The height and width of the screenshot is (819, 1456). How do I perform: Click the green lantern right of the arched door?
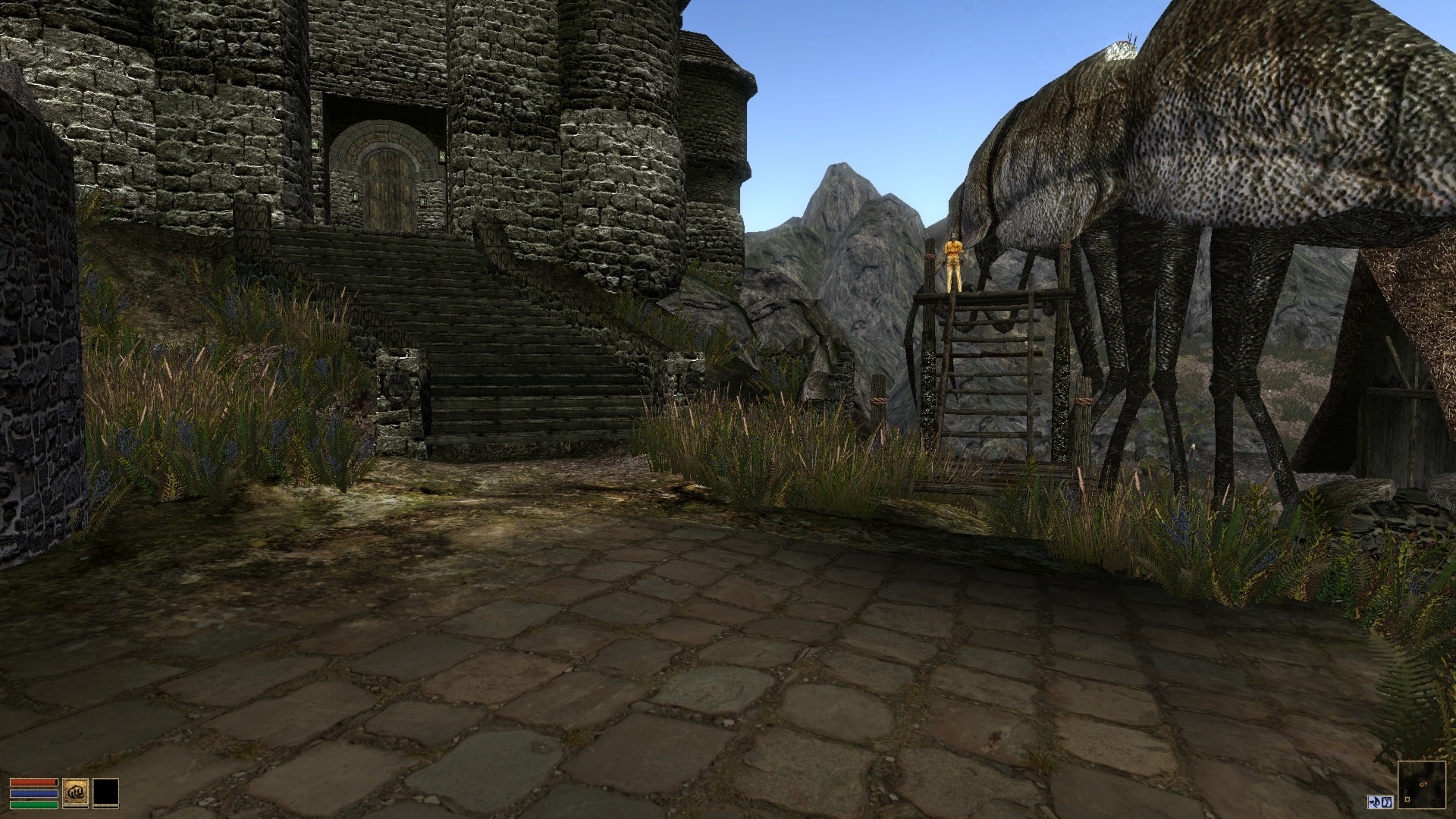click(x=423, y=200)
